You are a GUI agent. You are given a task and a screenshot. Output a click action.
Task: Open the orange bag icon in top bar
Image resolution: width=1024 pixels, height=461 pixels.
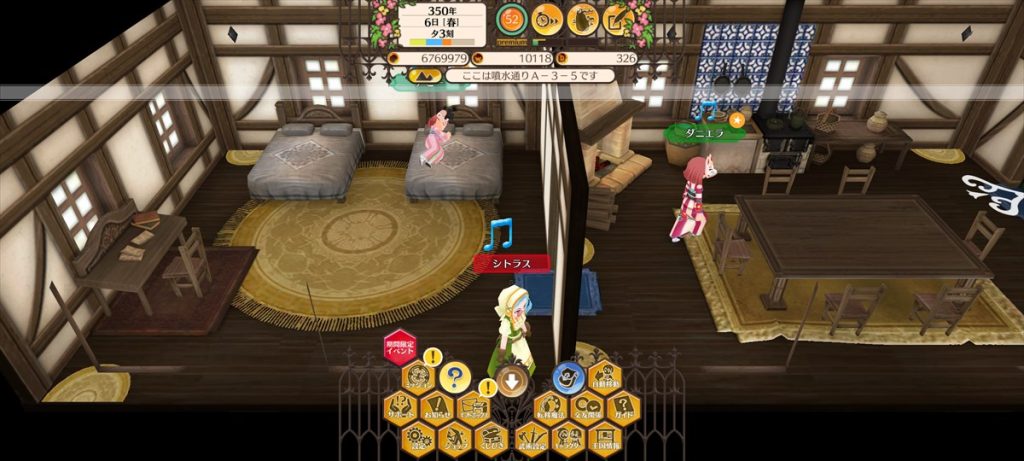click(582, 18)
